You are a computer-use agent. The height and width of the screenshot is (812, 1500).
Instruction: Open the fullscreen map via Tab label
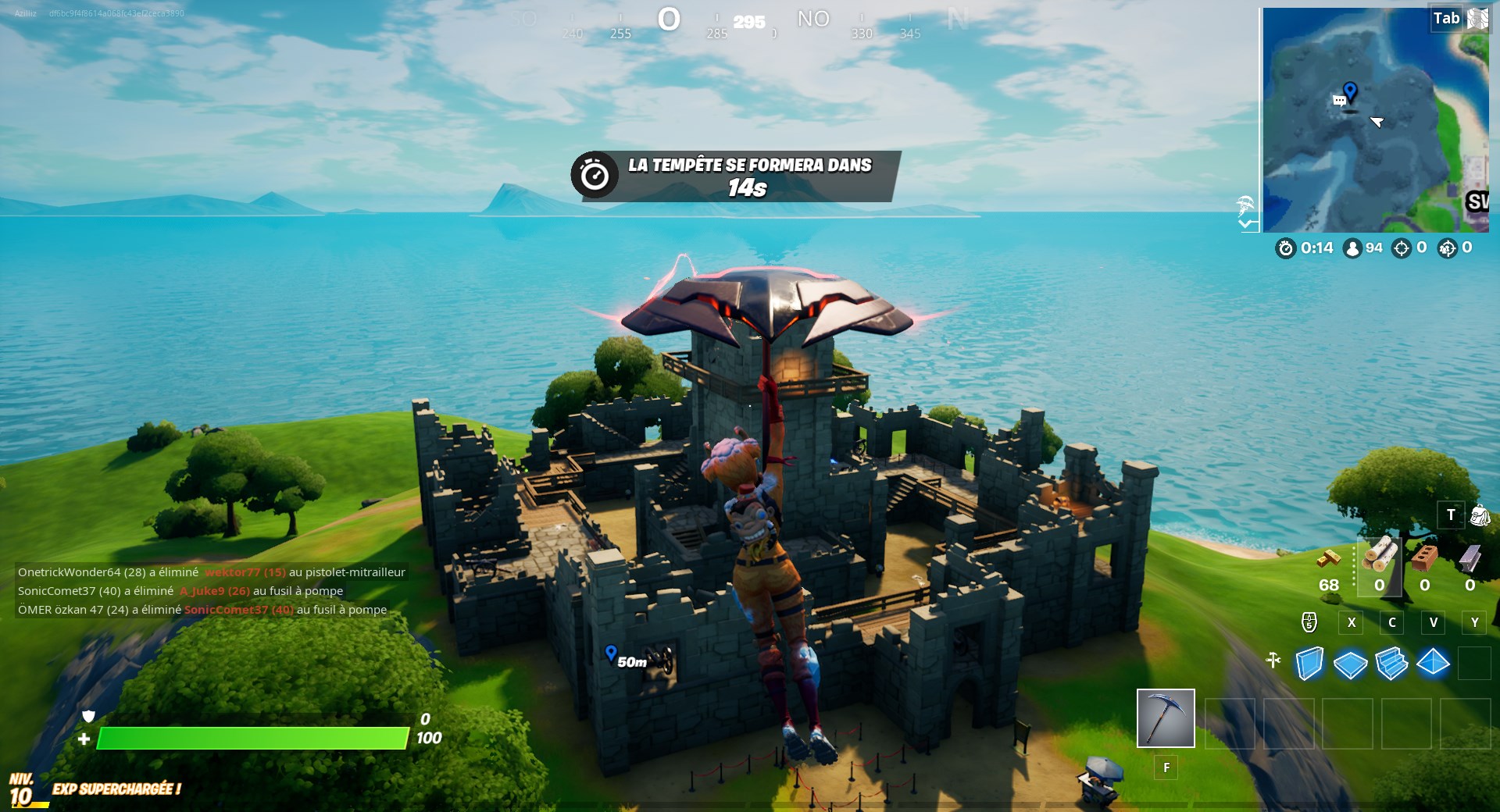click(x=1447, y=17)
